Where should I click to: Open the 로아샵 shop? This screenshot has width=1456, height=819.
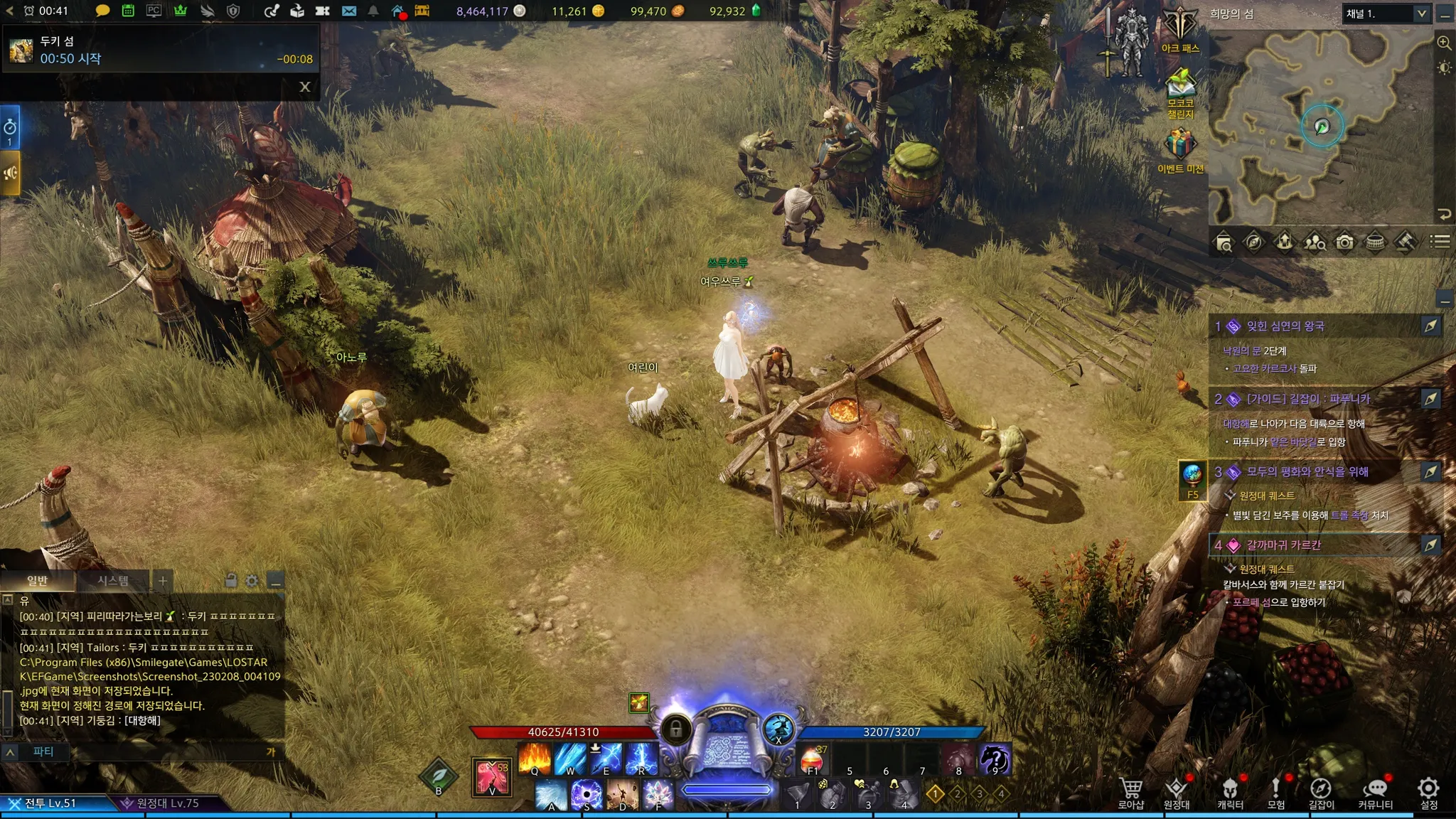click(x=1130, y=793)
